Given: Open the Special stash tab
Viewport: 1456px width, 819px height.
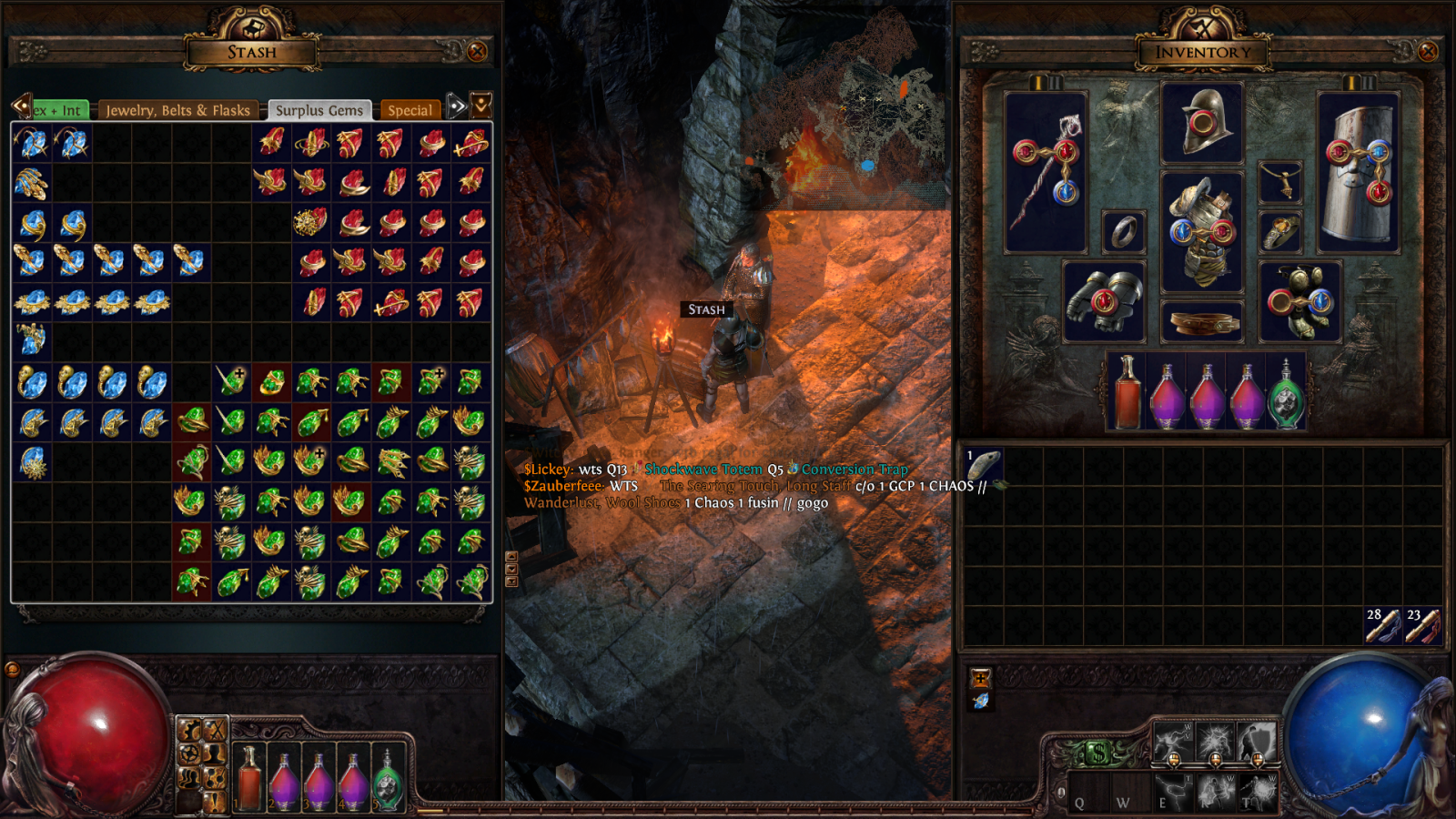Looking at the screenshot, I should coord(409,110).
